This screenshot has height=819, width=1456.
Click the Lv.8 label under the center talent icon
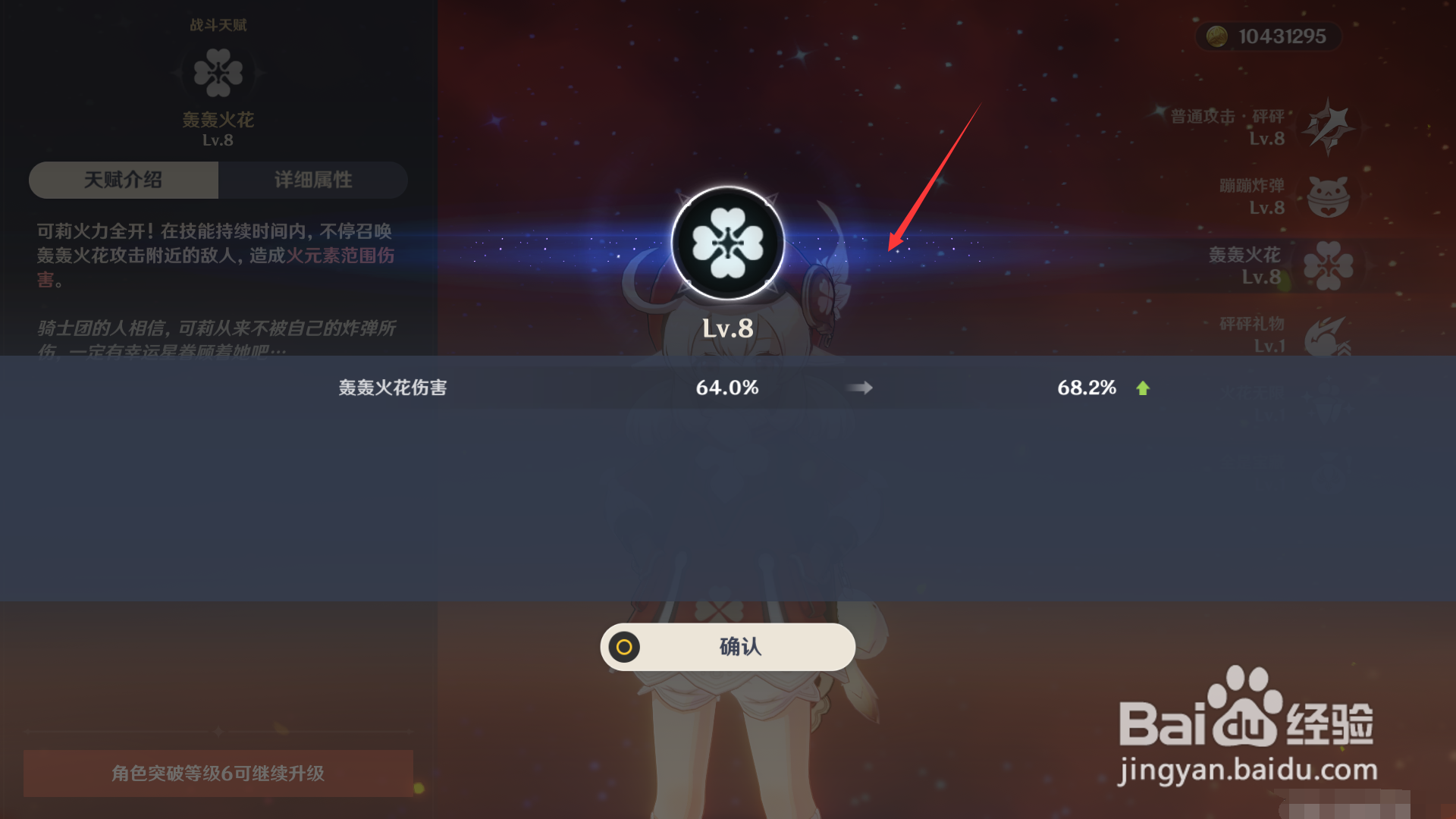727,328
